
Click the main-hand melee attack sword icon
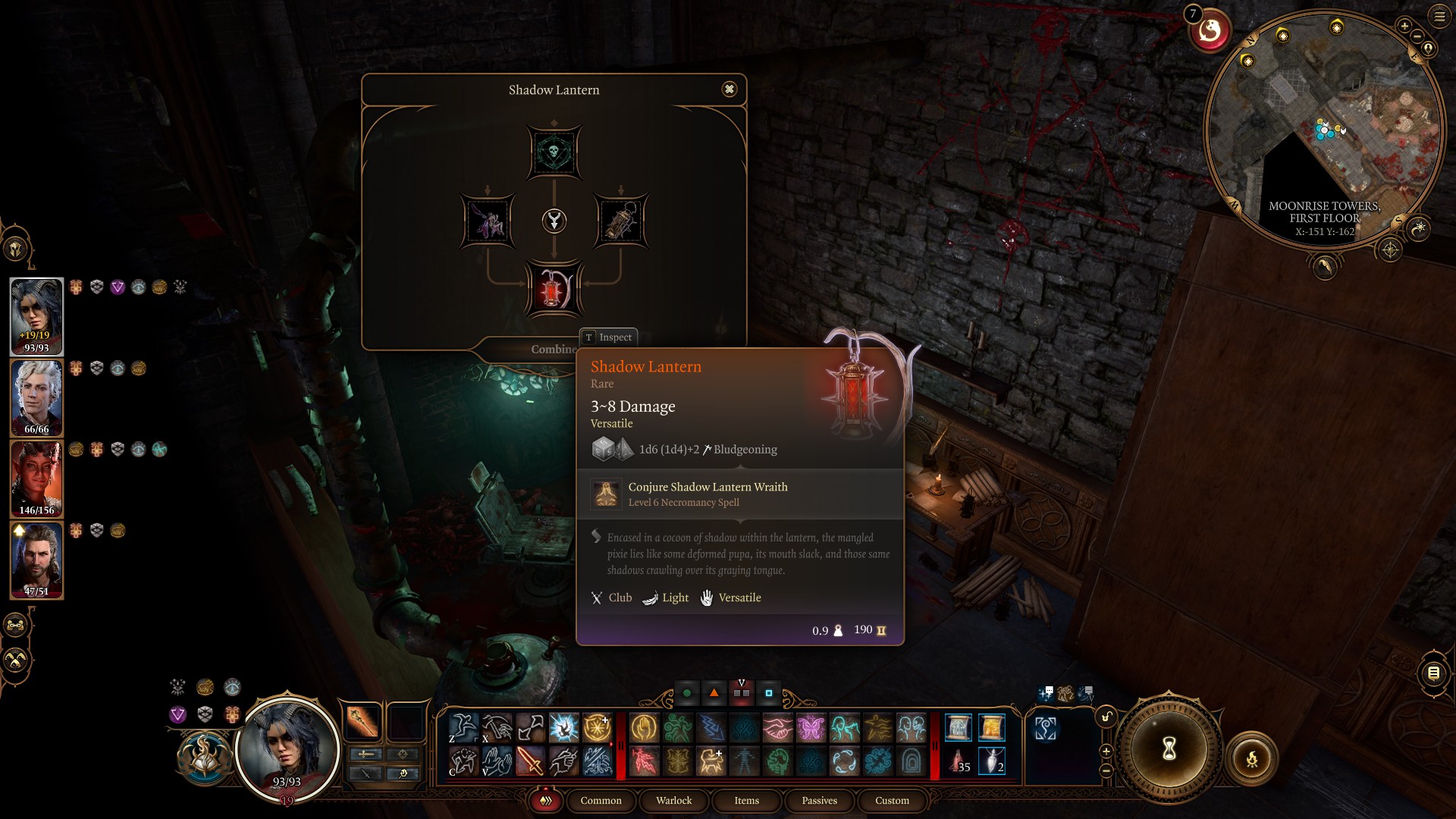click(529, 761)
